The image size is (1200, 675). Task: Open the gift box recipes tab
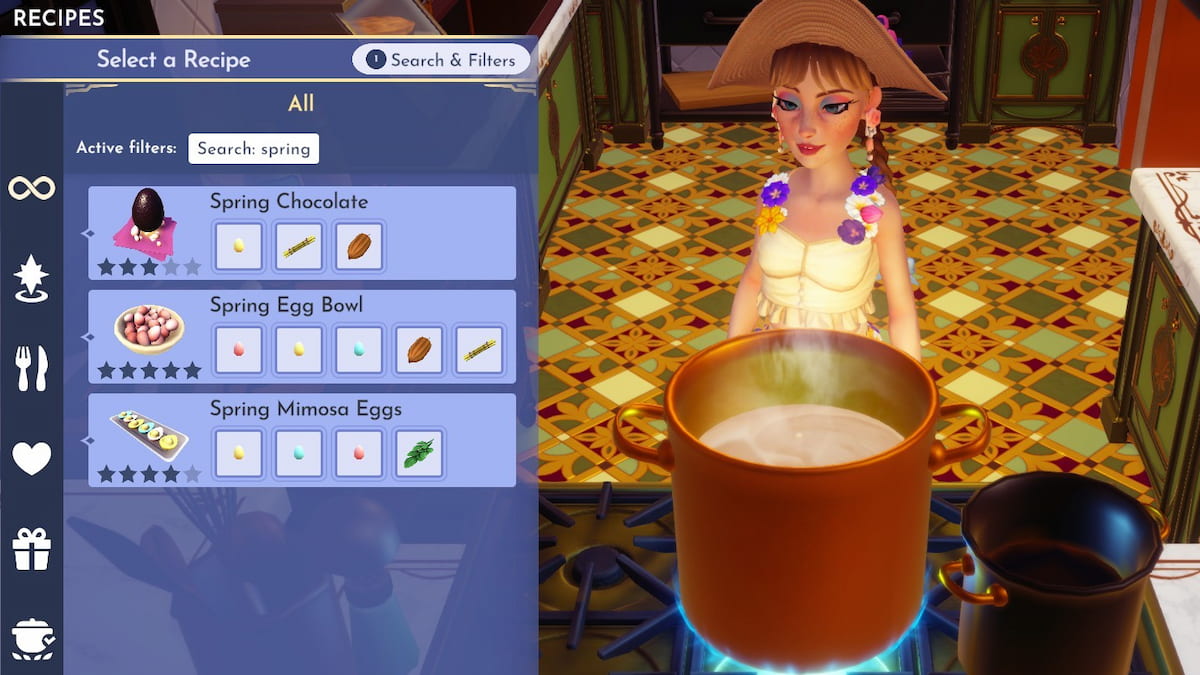click(x=32, y=549)
